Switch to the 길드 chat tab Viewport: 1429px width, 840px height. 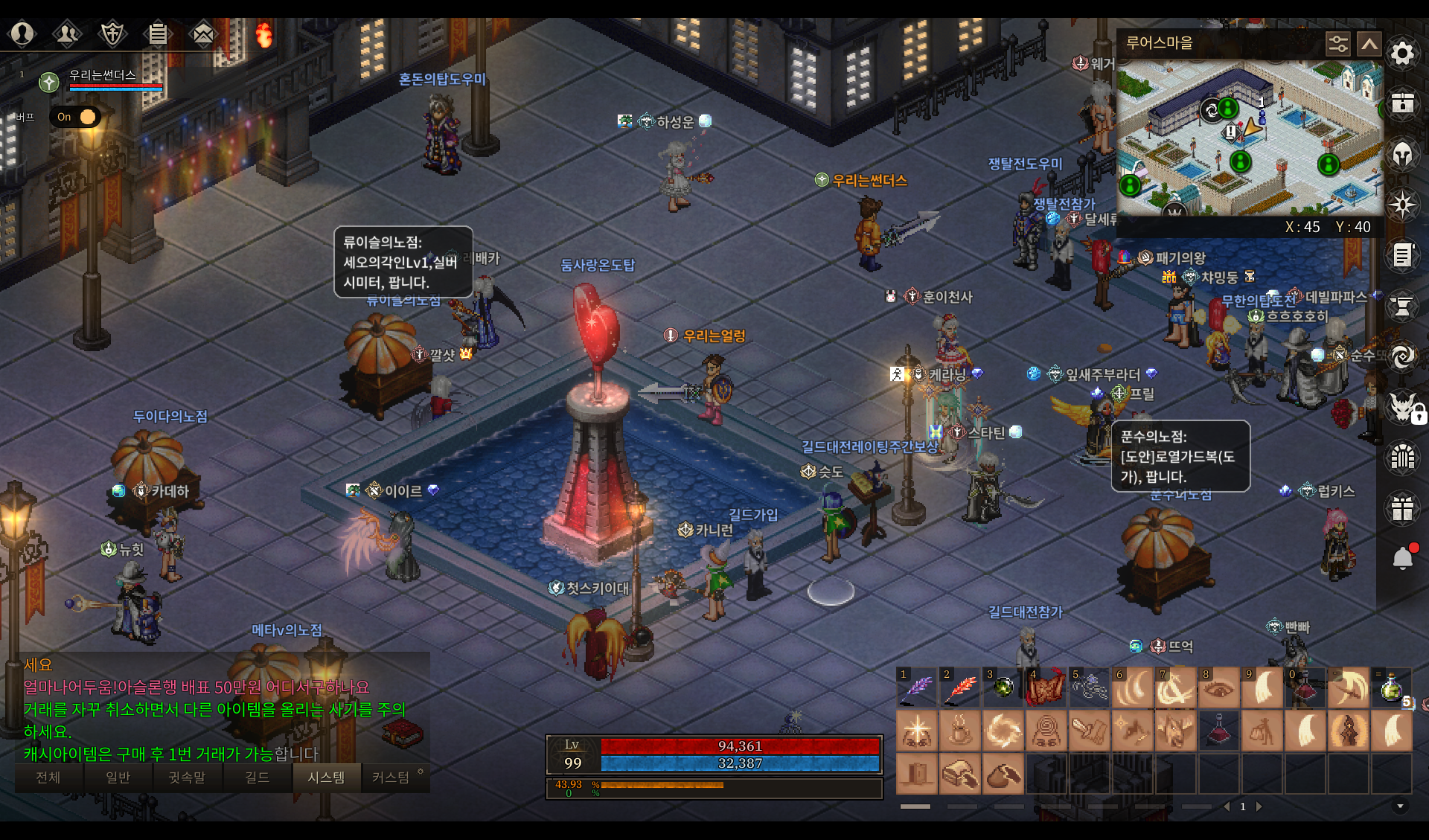tap(257, 778)
